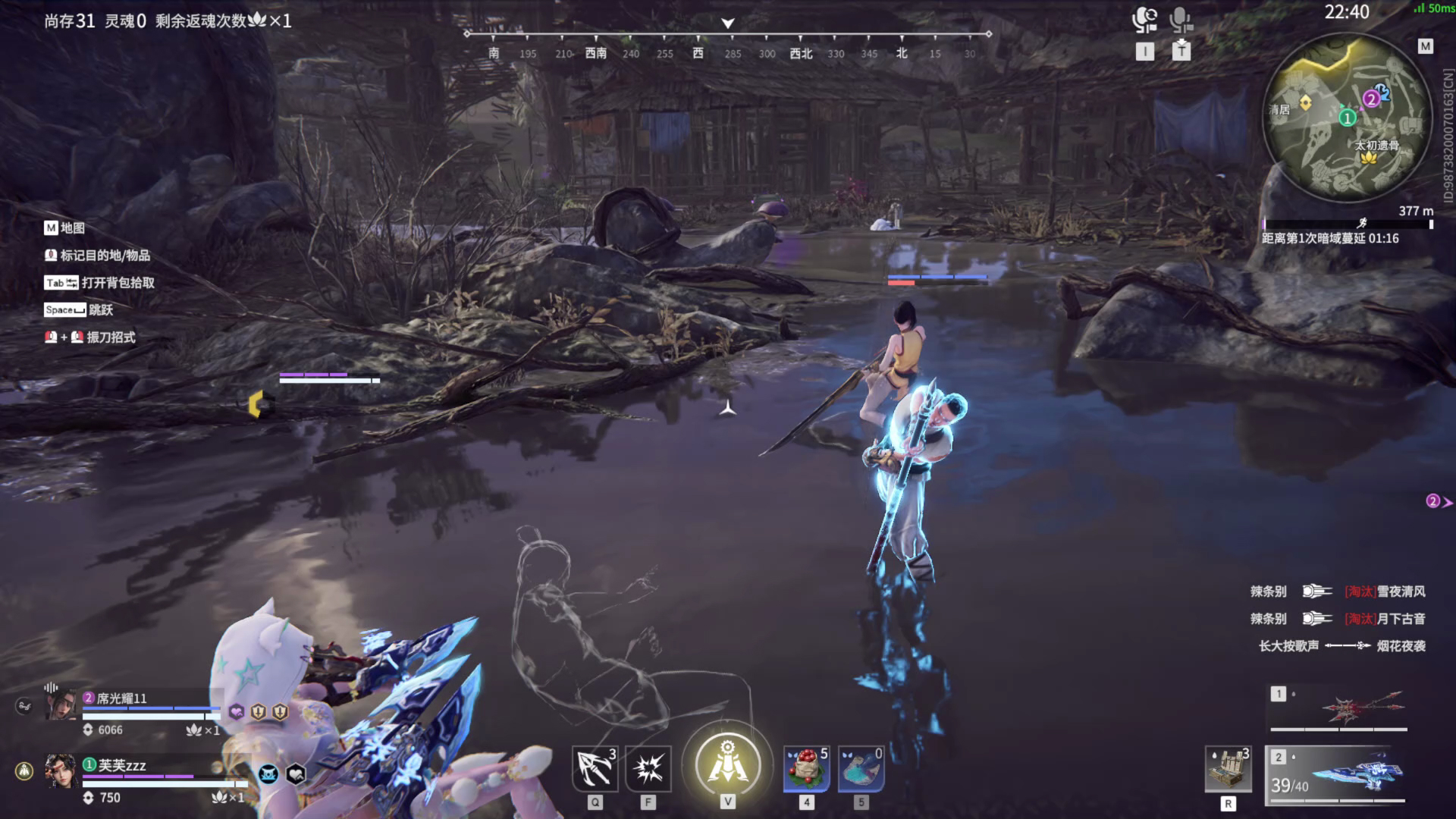Use the red berry bag consumable
Image resolution: width=1456 pixels, height=819 pixels.
point(806,768)
